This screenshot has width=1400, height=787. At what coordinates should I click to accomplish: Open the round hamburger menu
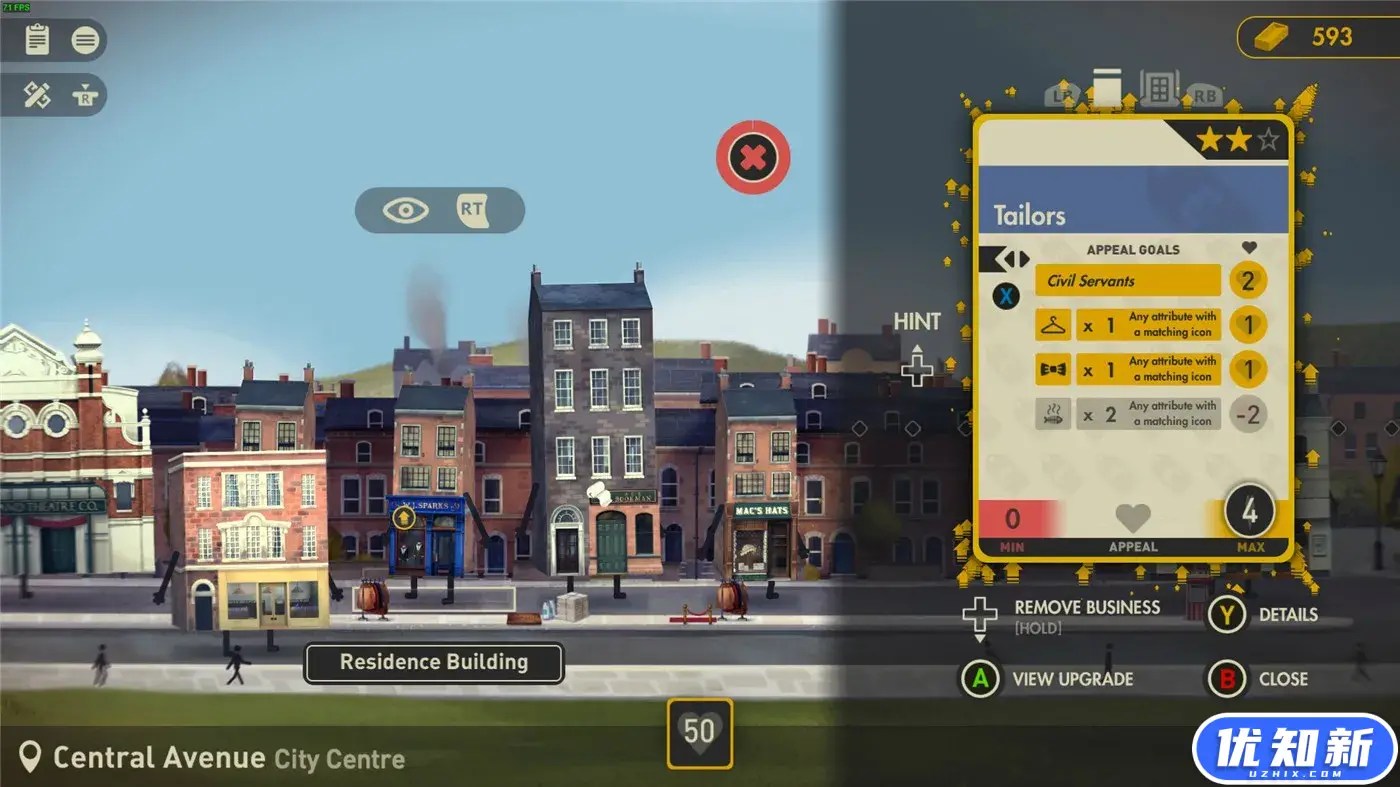pos(86,40)
